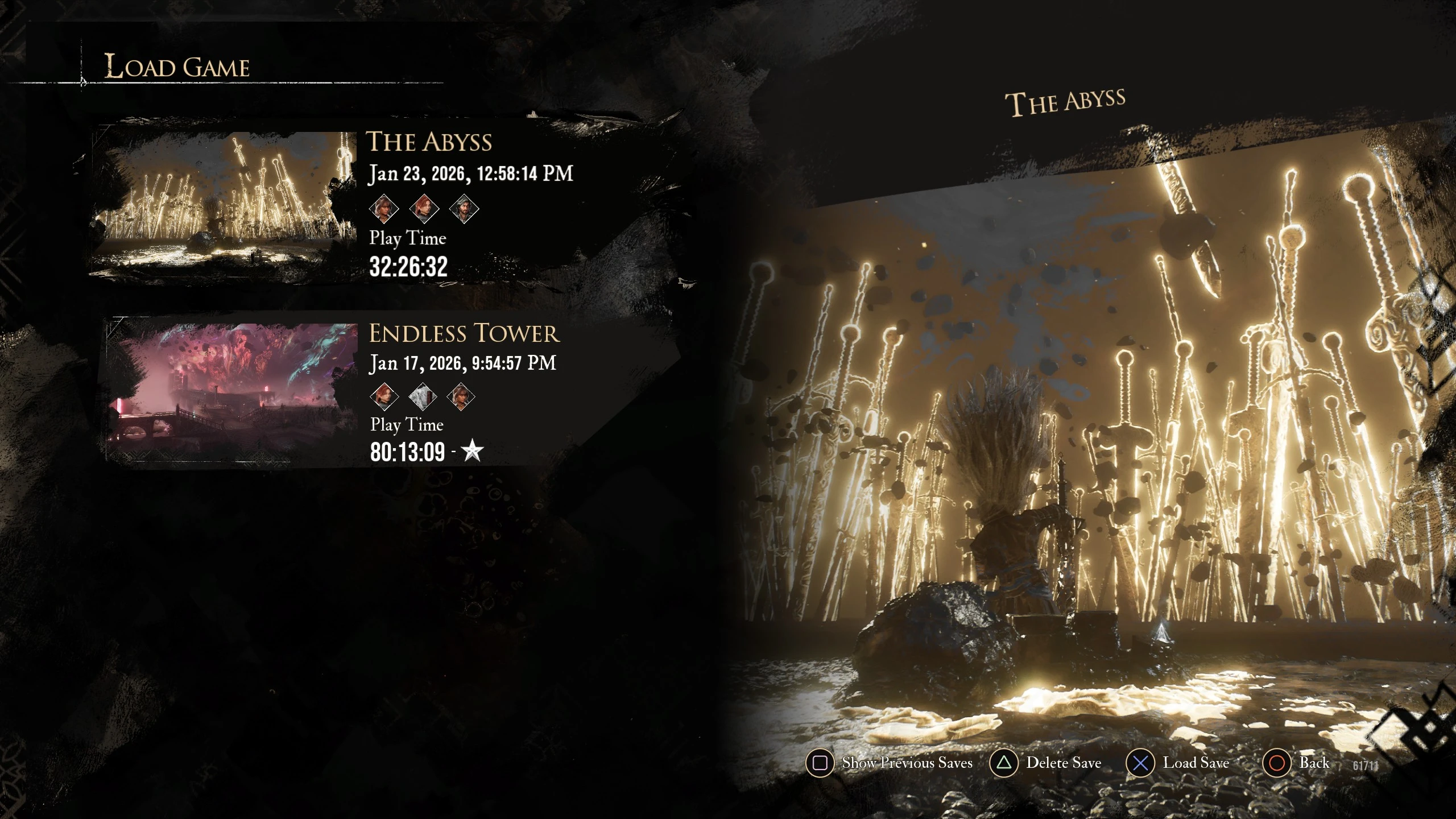Viewport: 1456px width, 819px height.
Task: Show Previous Saves
Action: tap(890, 763)
